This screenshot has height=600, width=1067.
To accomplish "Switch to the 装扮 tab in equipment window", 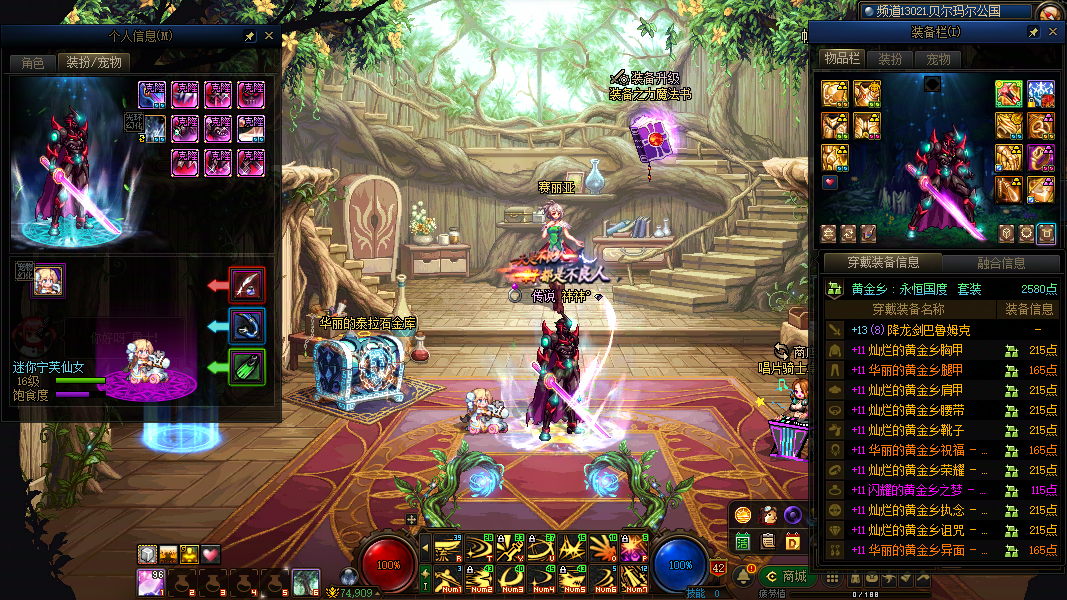I will pyautogui.click(x=890, y=59).
